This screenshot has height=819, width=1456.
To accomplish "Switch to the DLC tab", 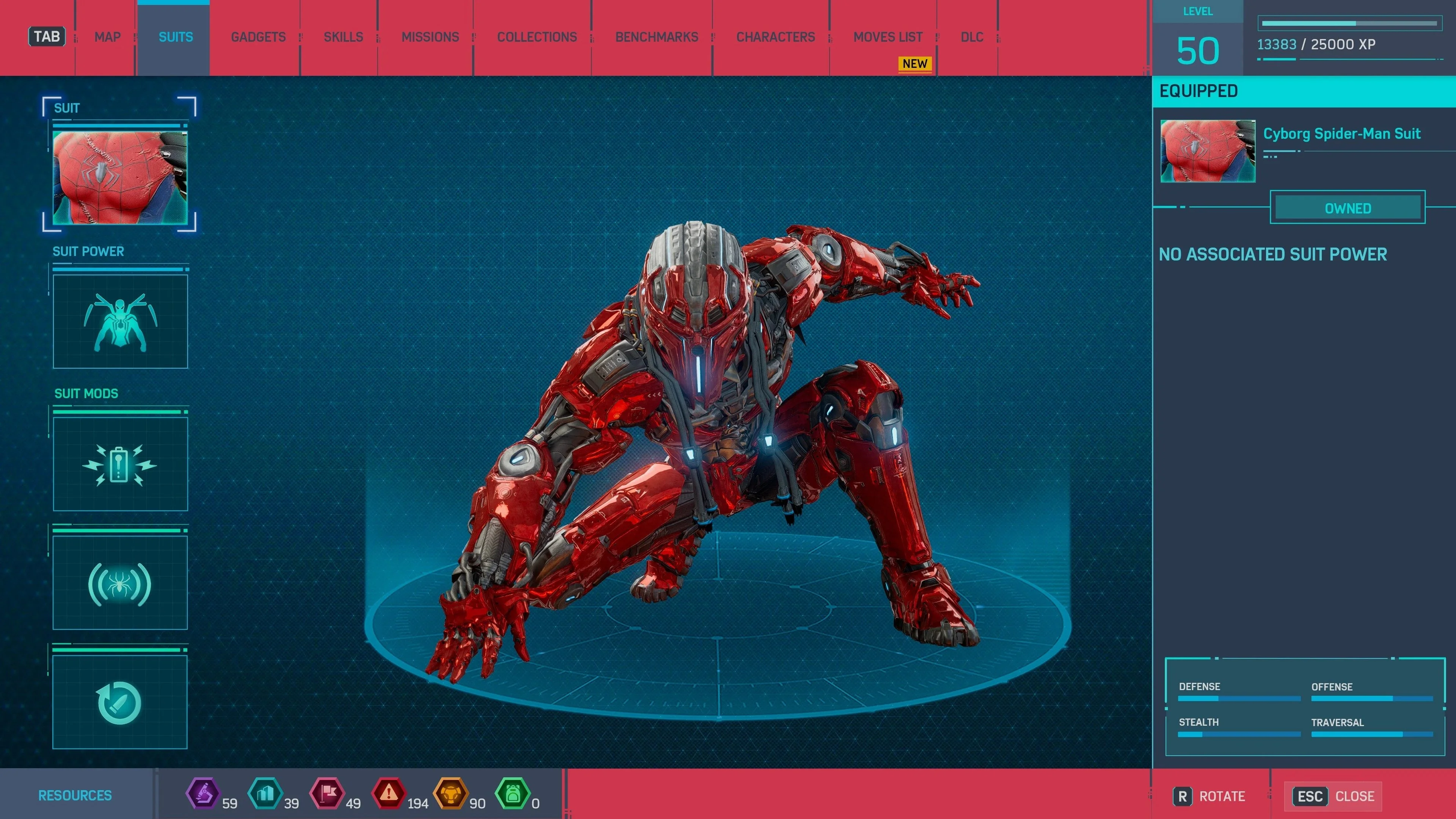I will 971,37.
